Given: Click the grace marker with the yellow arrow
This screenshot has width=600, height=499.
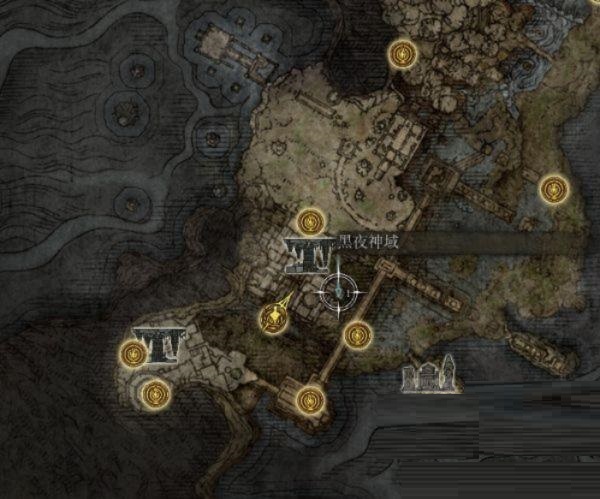Looking at the screenshot, I should 270,319.
